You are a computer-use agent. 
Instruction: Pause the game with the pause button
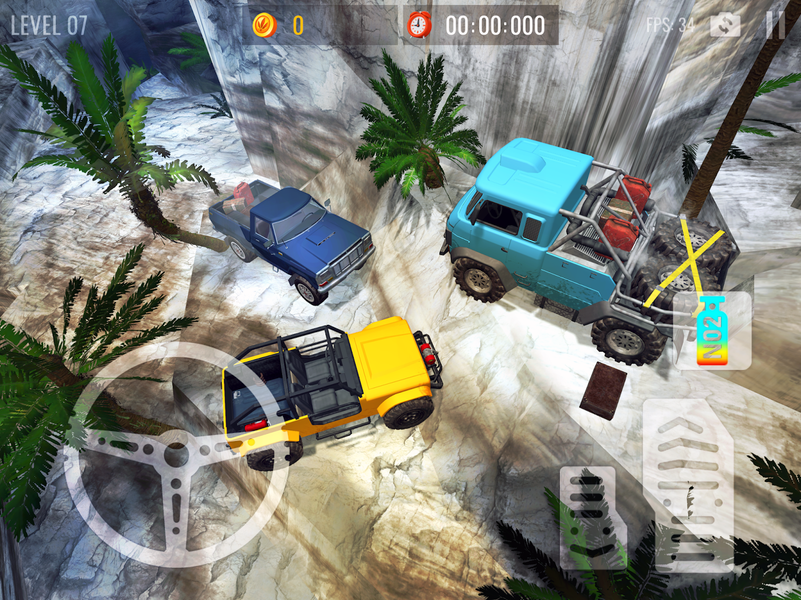(775, 25)
